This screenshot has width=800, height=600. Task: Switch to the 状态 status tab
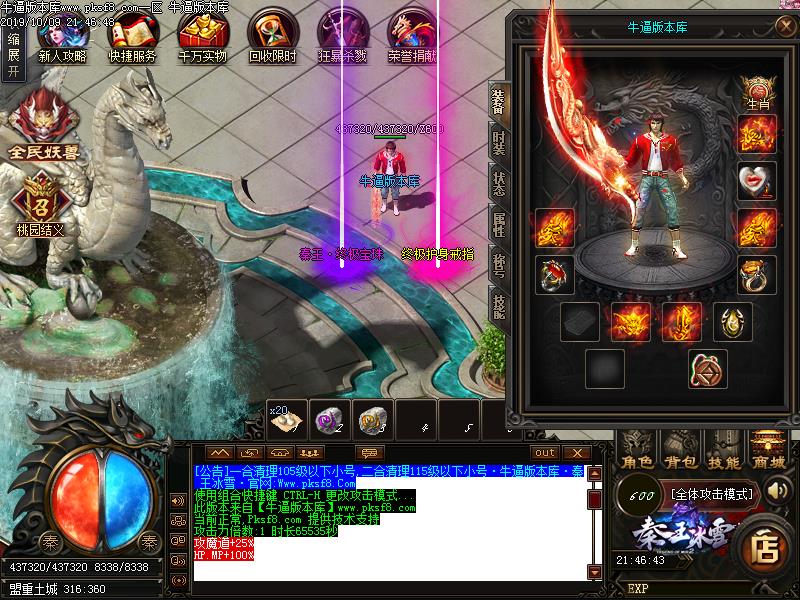point(498,184)
